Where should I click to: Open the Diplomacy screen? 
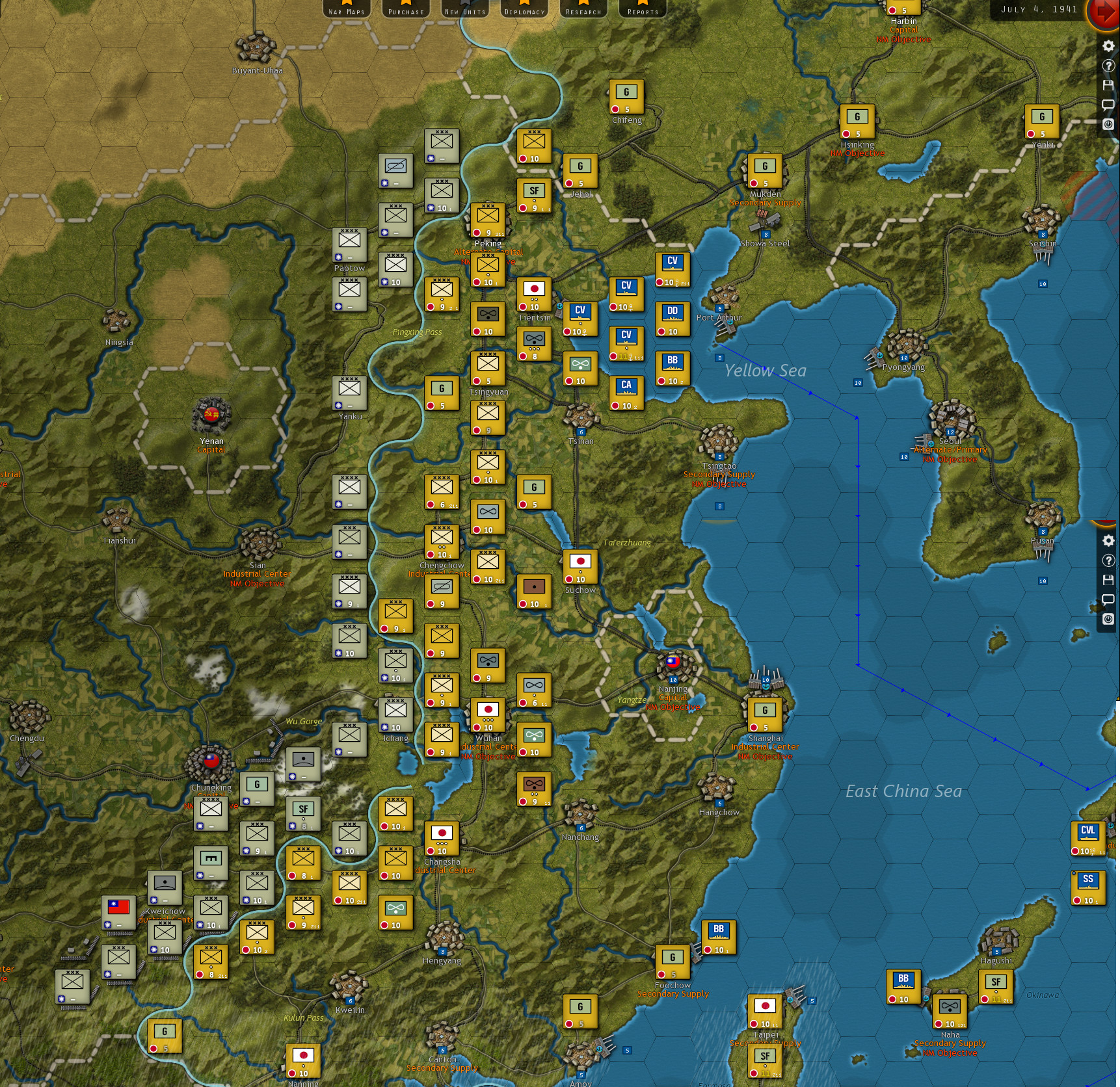[x=523, y=10]
